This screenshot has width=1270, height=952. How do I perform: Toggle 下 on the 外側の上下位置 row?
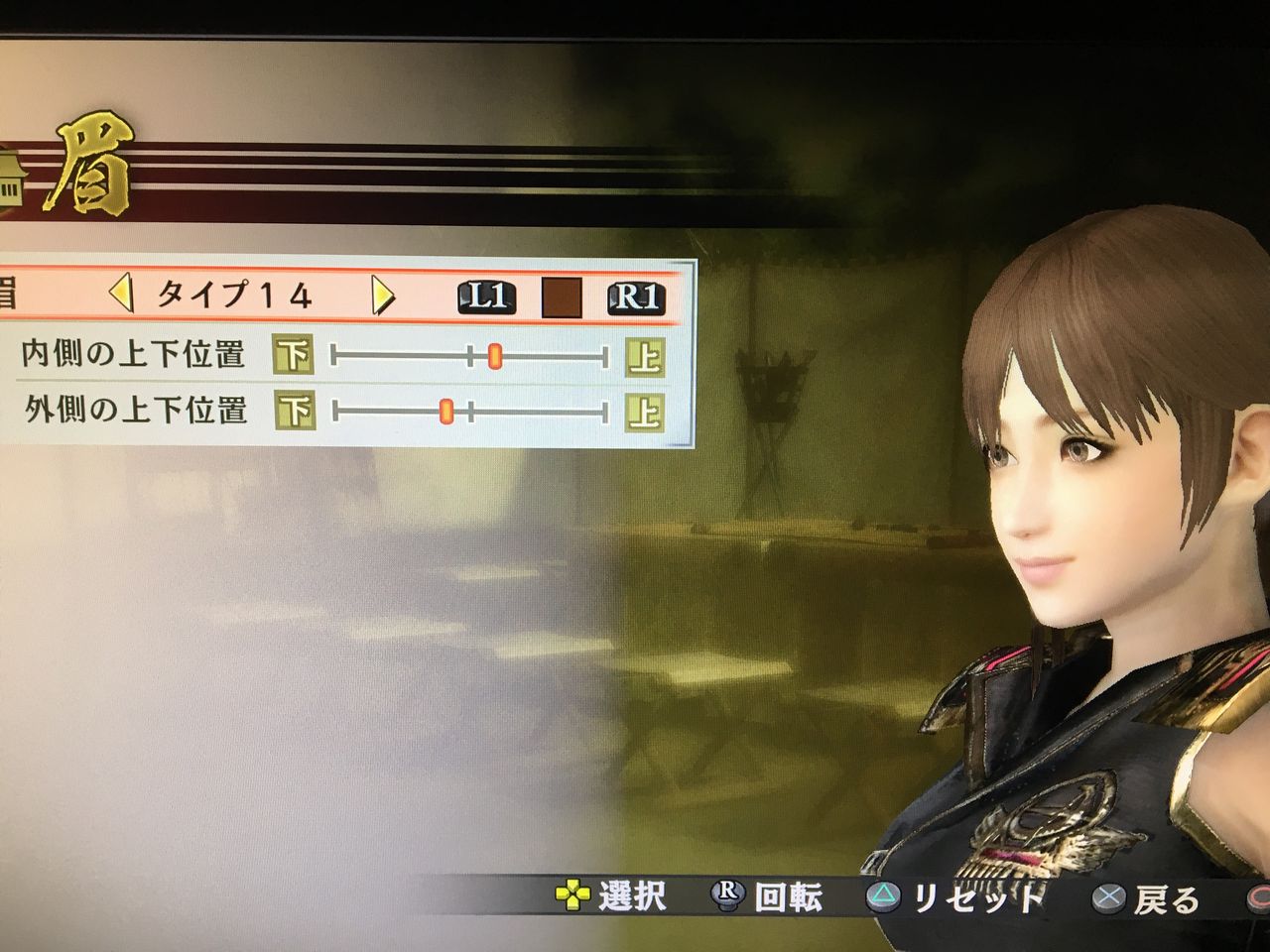coord(297,407)
